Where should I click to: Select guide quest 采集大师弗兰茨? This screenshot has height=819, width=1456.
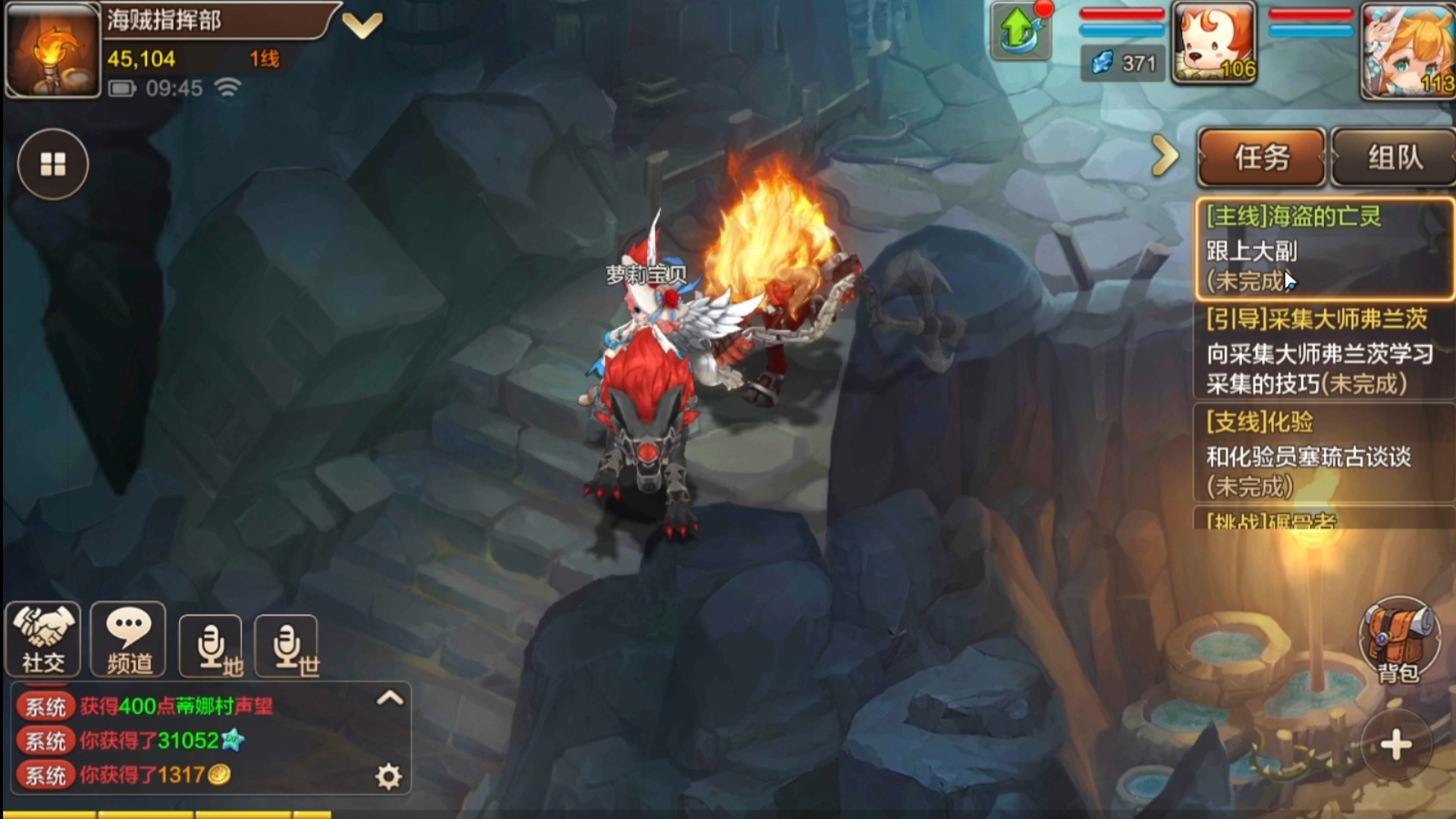(1323, 351)
